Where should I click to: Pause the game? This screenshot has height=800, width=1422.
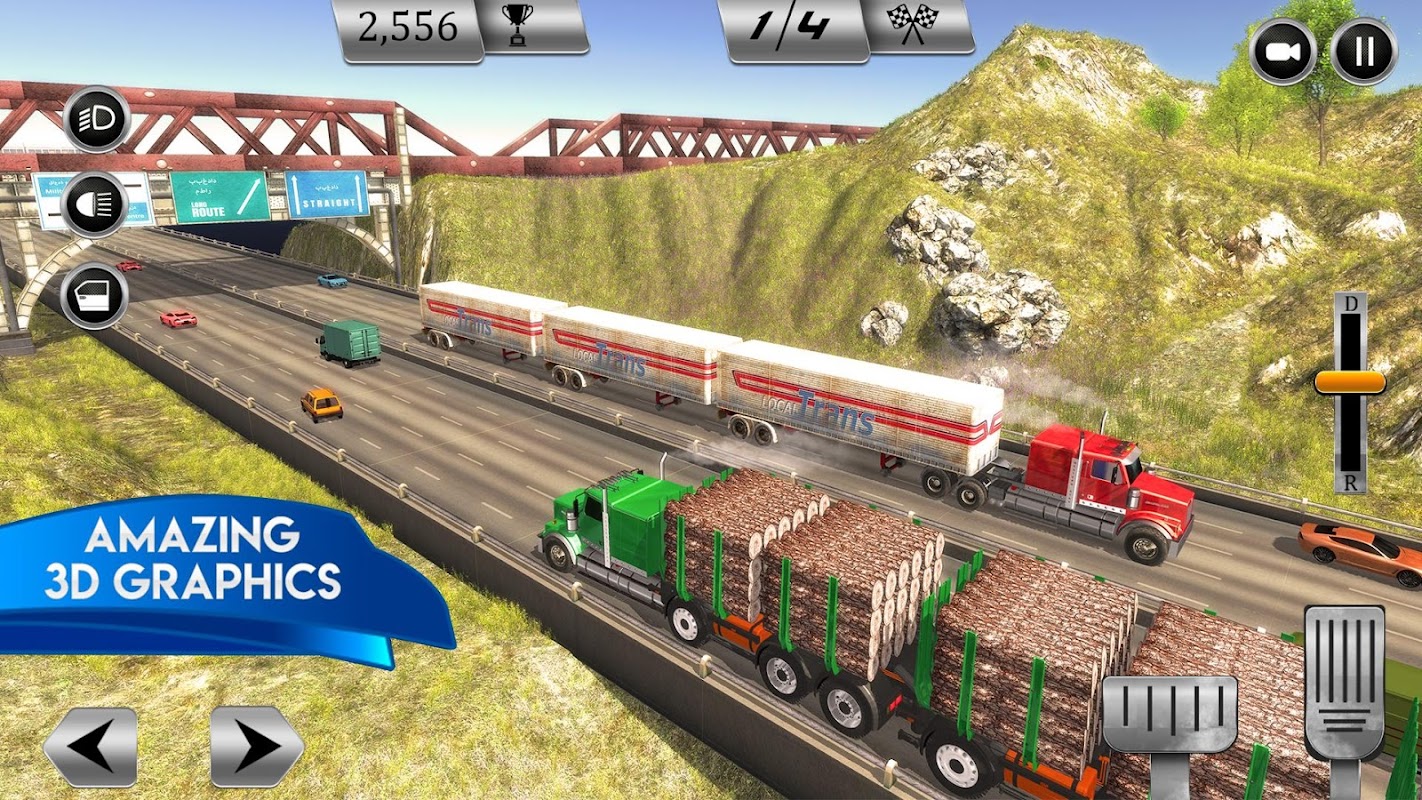pyautogui.click(x=1364, y=51)
